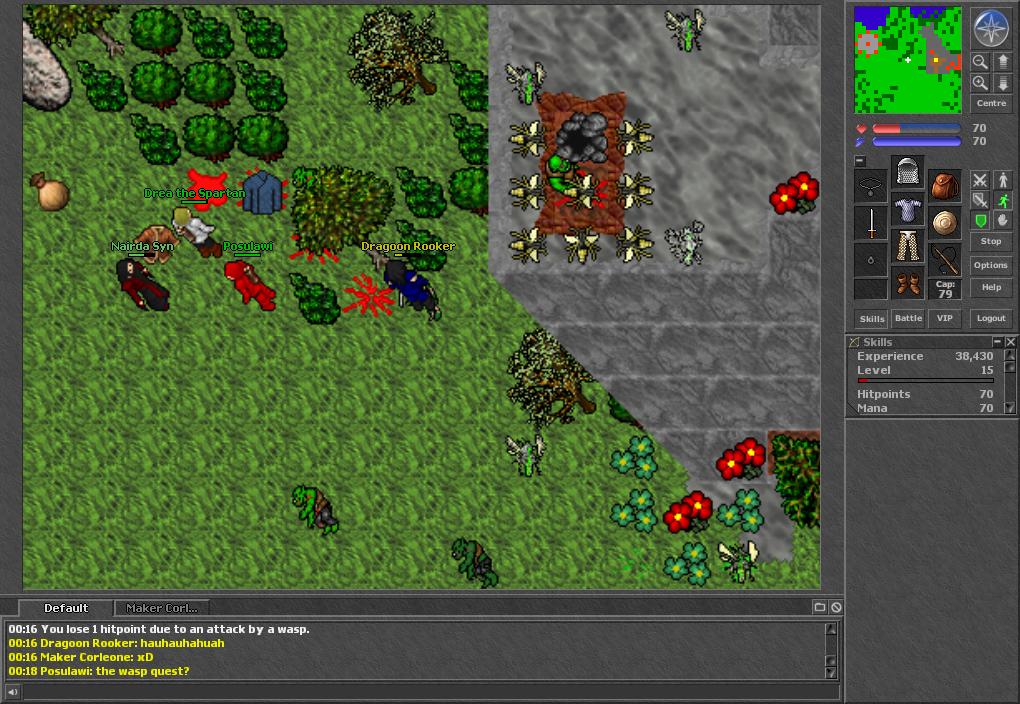Open the Help window
1020x704 pixels.
[990, 287]
